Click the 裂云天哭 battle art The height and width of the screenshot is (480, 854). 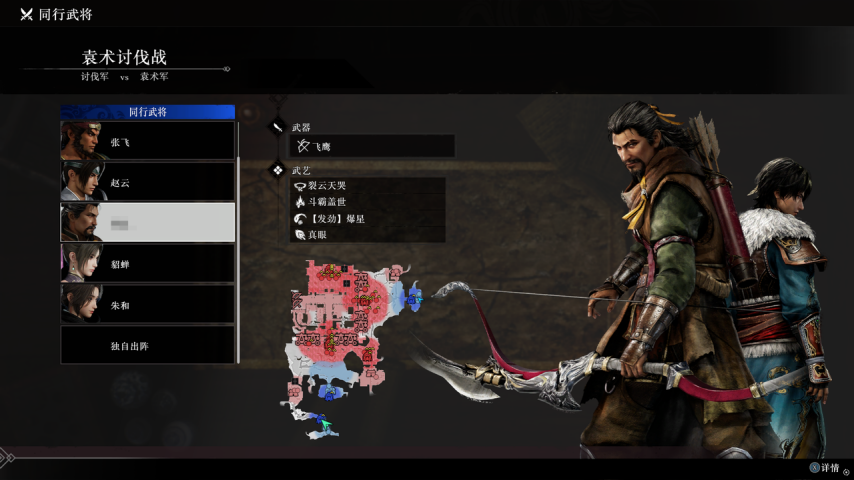[x=368, y=186]
